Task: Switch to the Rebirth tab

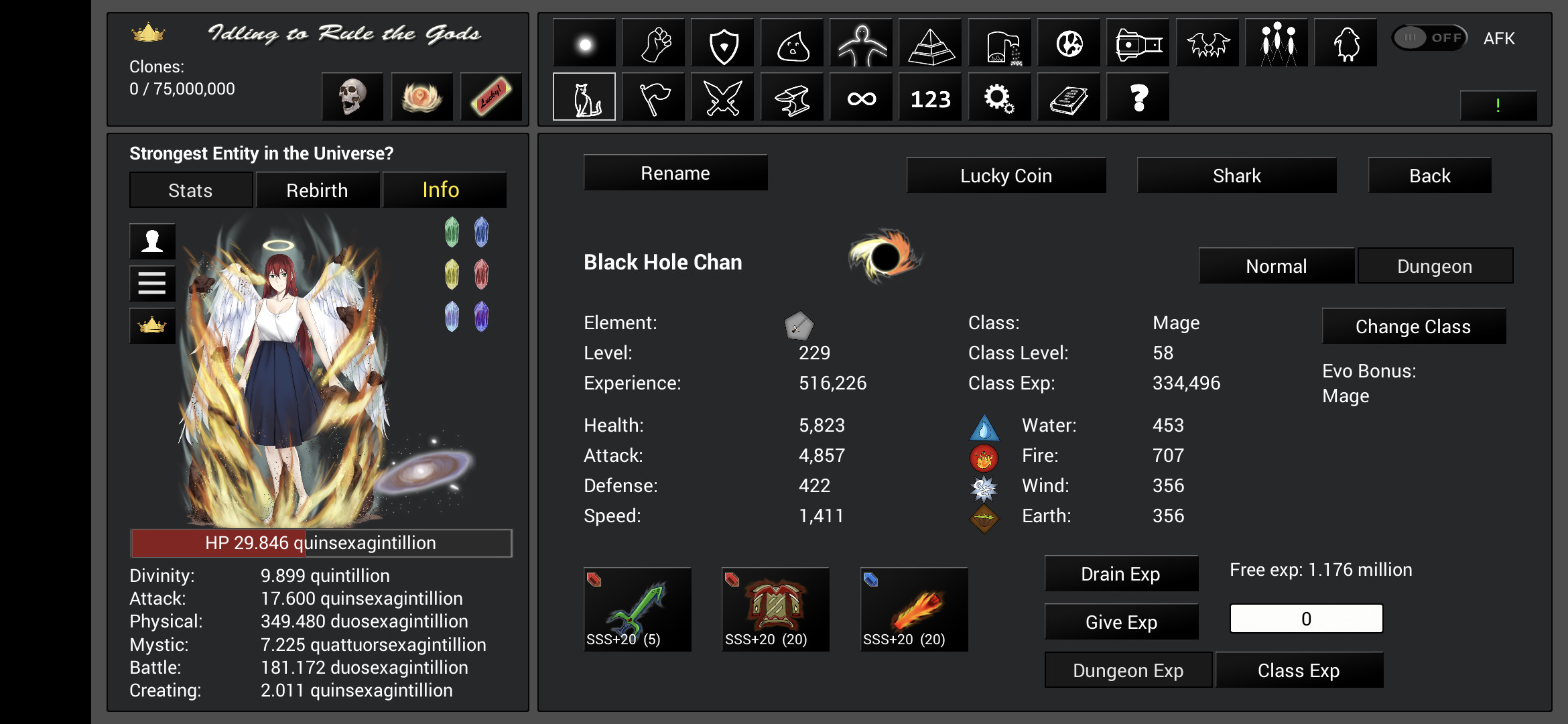Action: [x=317, y=190]
